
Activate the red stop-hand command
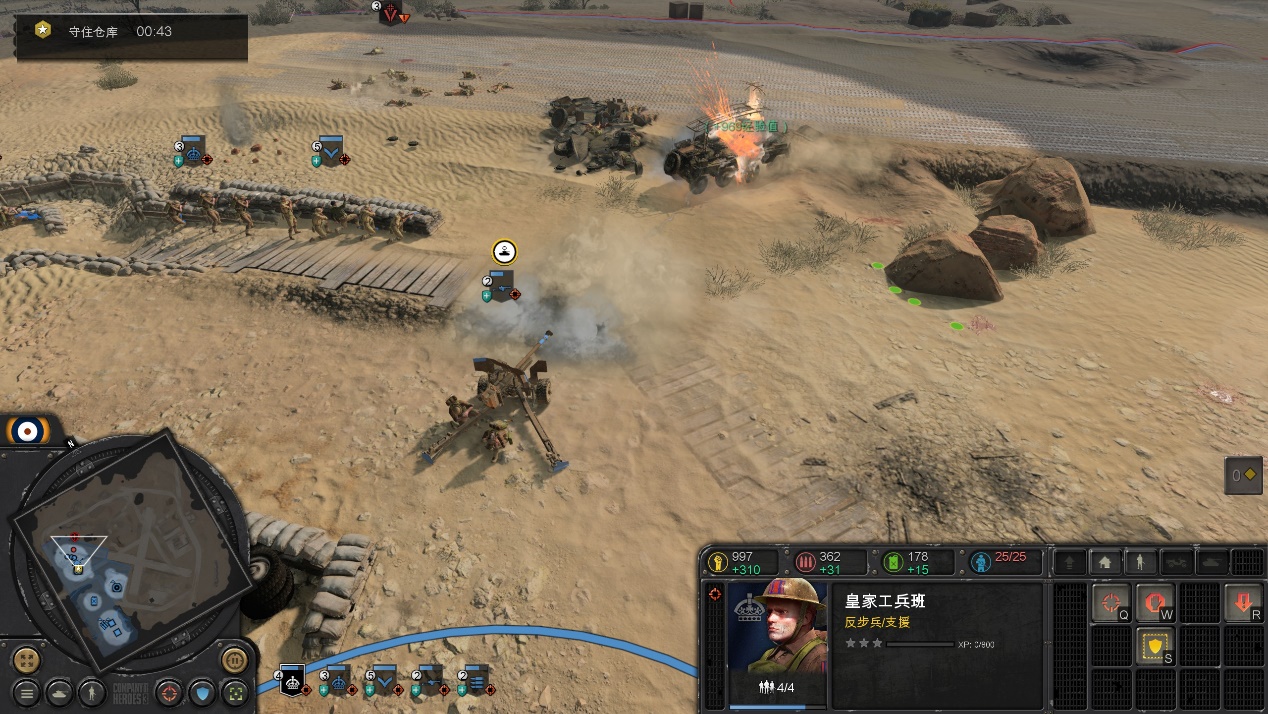[x=1155, y=603]
